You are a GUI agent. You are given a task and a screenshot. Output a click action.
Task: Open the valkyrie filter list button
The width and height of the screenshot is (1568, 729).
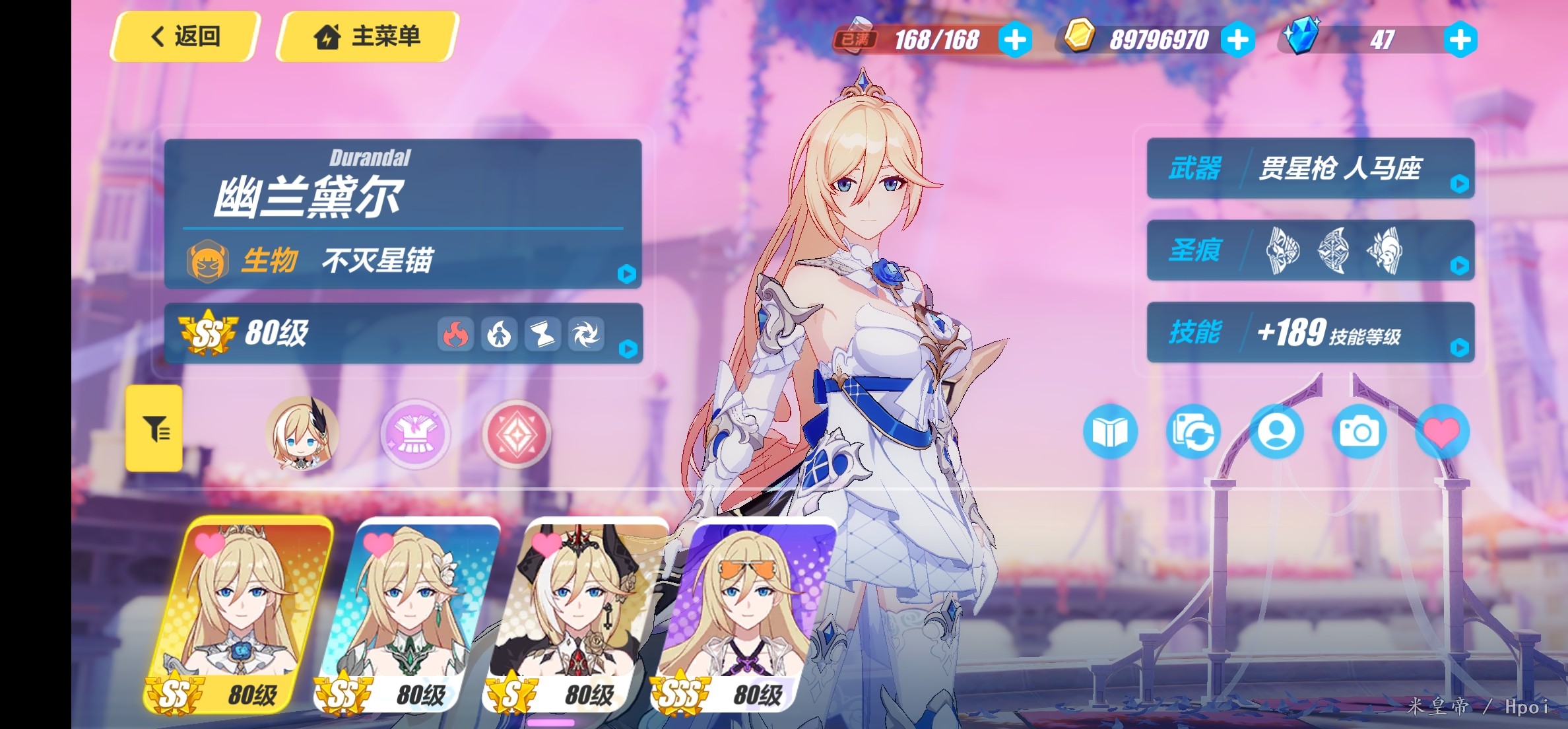click(154, 429)
